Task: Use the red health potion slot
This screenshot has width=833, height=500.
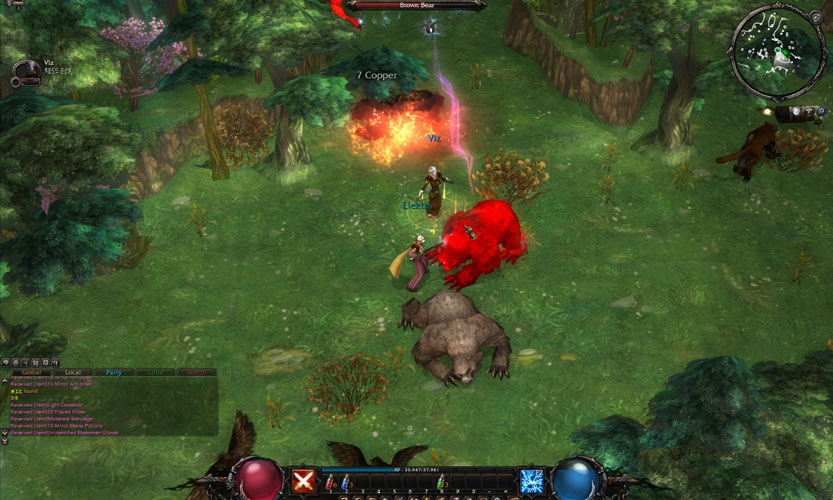Action: coord(331,484)
